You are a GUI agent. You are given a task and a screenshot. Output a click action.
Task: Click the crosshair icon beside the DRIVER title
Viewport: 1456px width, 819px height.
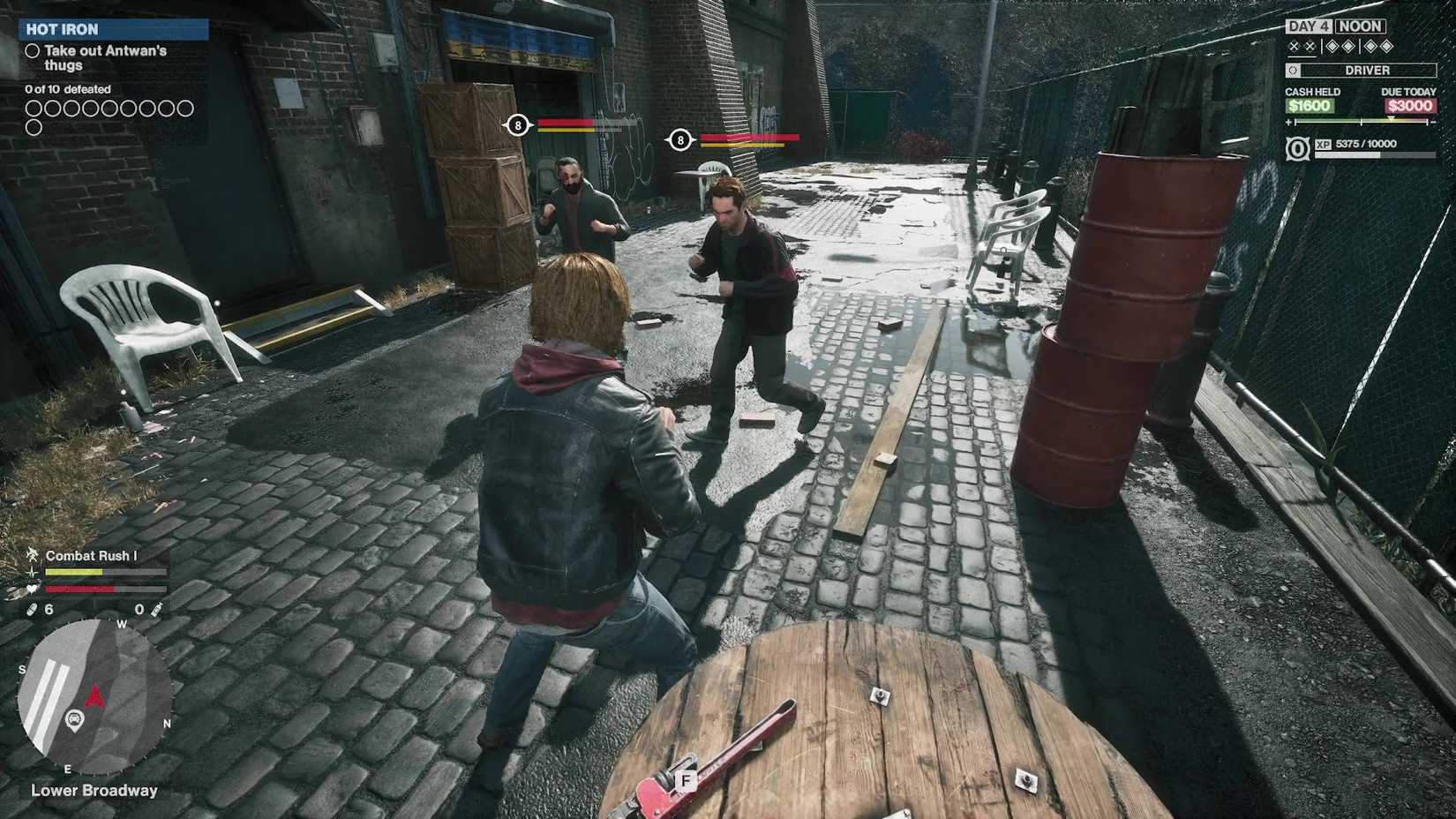pos(1294,70)
